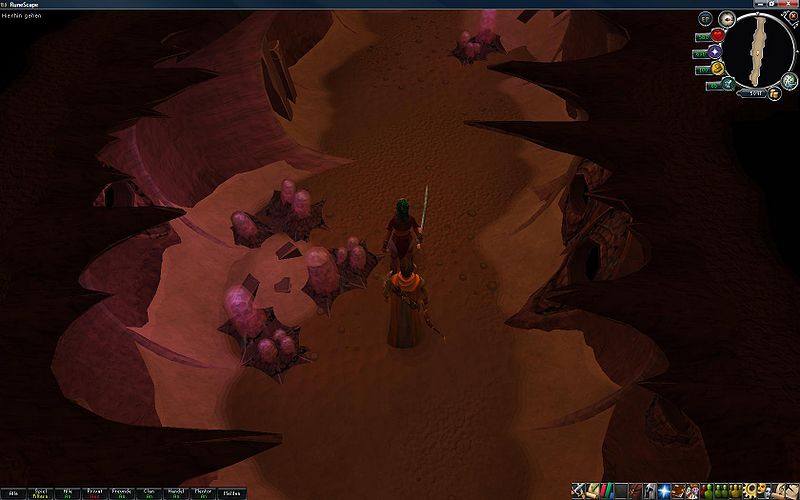Click the cave minimap

(757, 51)
